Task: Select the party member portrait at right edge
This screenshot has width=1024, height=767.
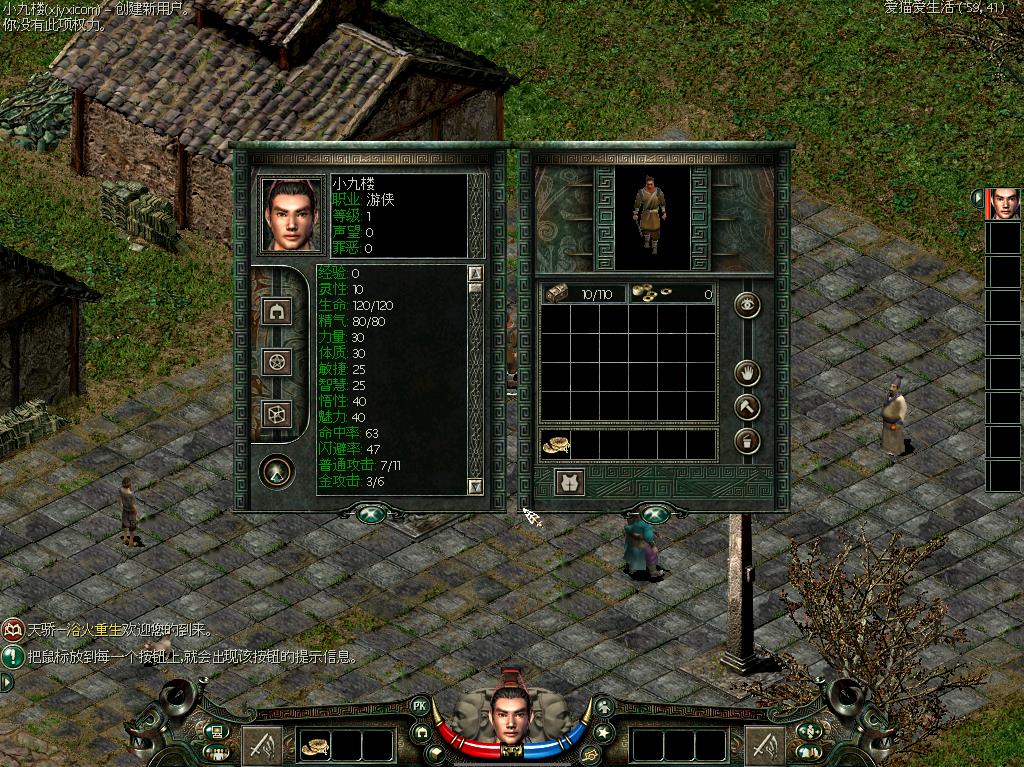Action: click(x=1004, y=204)
